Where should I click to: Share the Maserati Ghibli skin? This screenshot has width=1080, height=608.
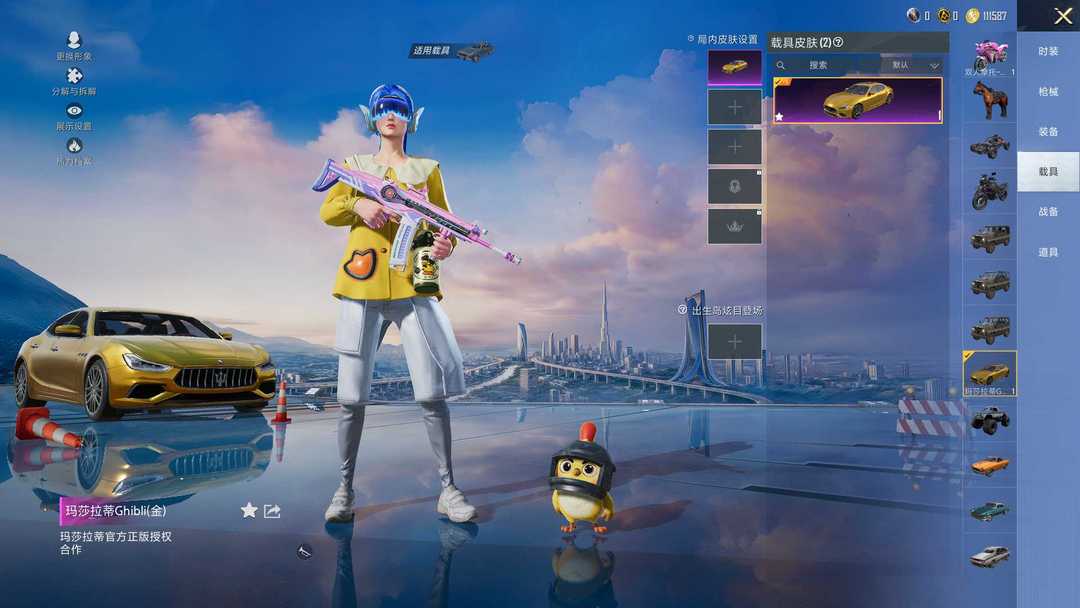[x=272, y=510]
